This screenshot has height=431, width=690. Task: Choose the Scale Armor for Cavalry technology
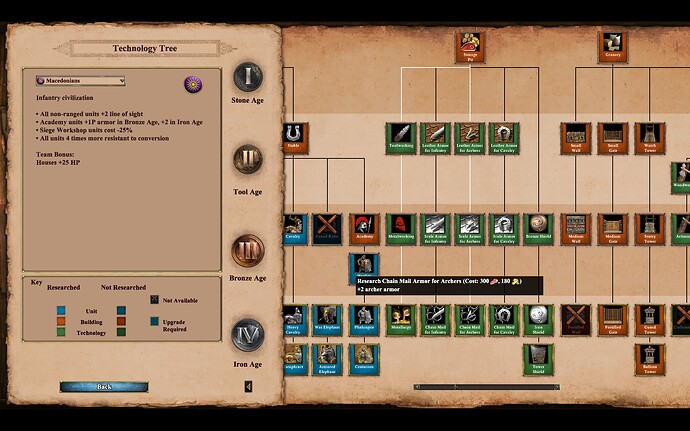[x=503, y=228]
